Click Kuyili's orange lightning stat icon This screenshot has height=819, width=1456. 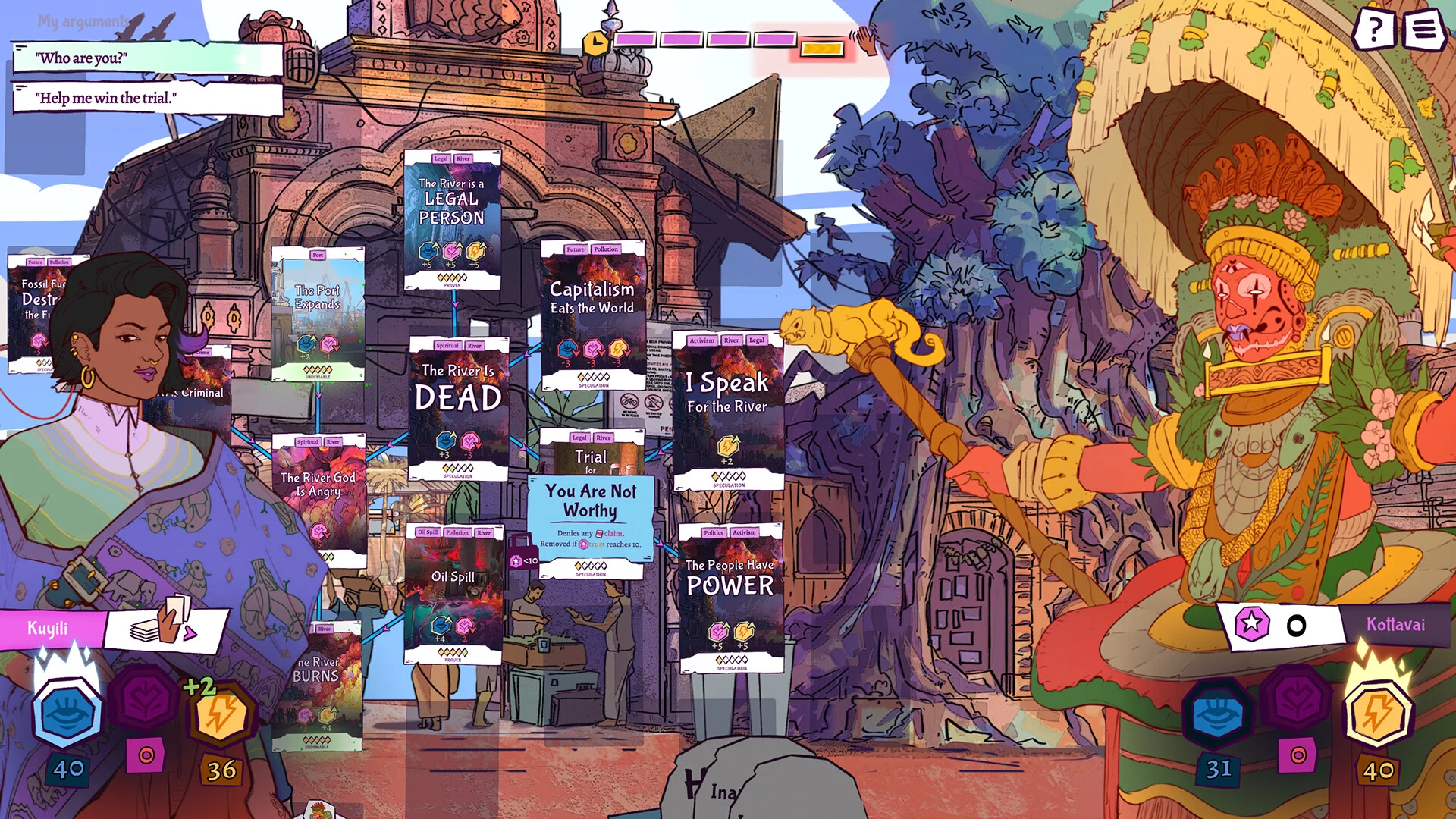click(222, 715)
